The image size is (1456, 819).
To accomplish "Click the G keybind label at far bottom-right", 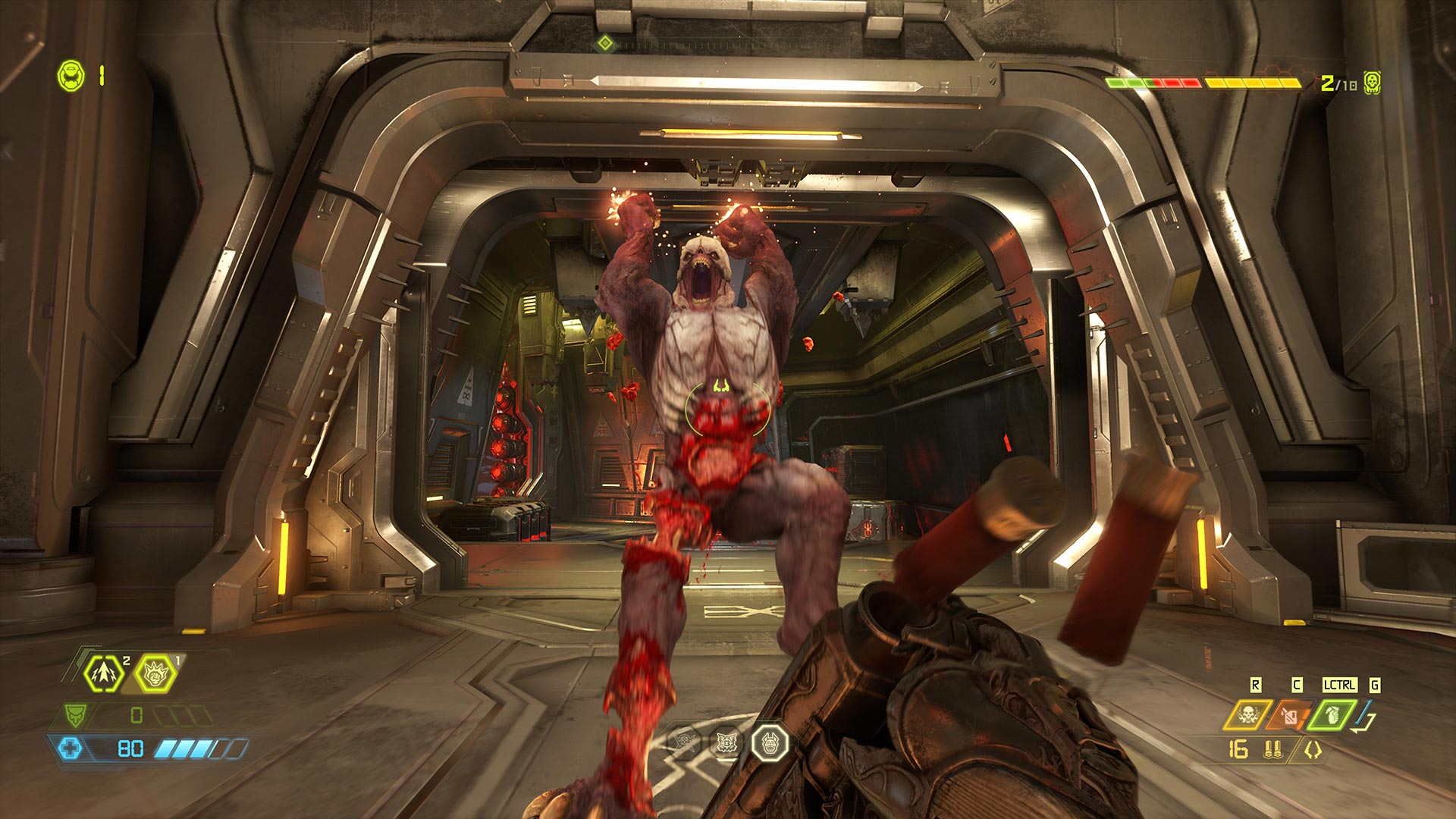I will 1374,685.
